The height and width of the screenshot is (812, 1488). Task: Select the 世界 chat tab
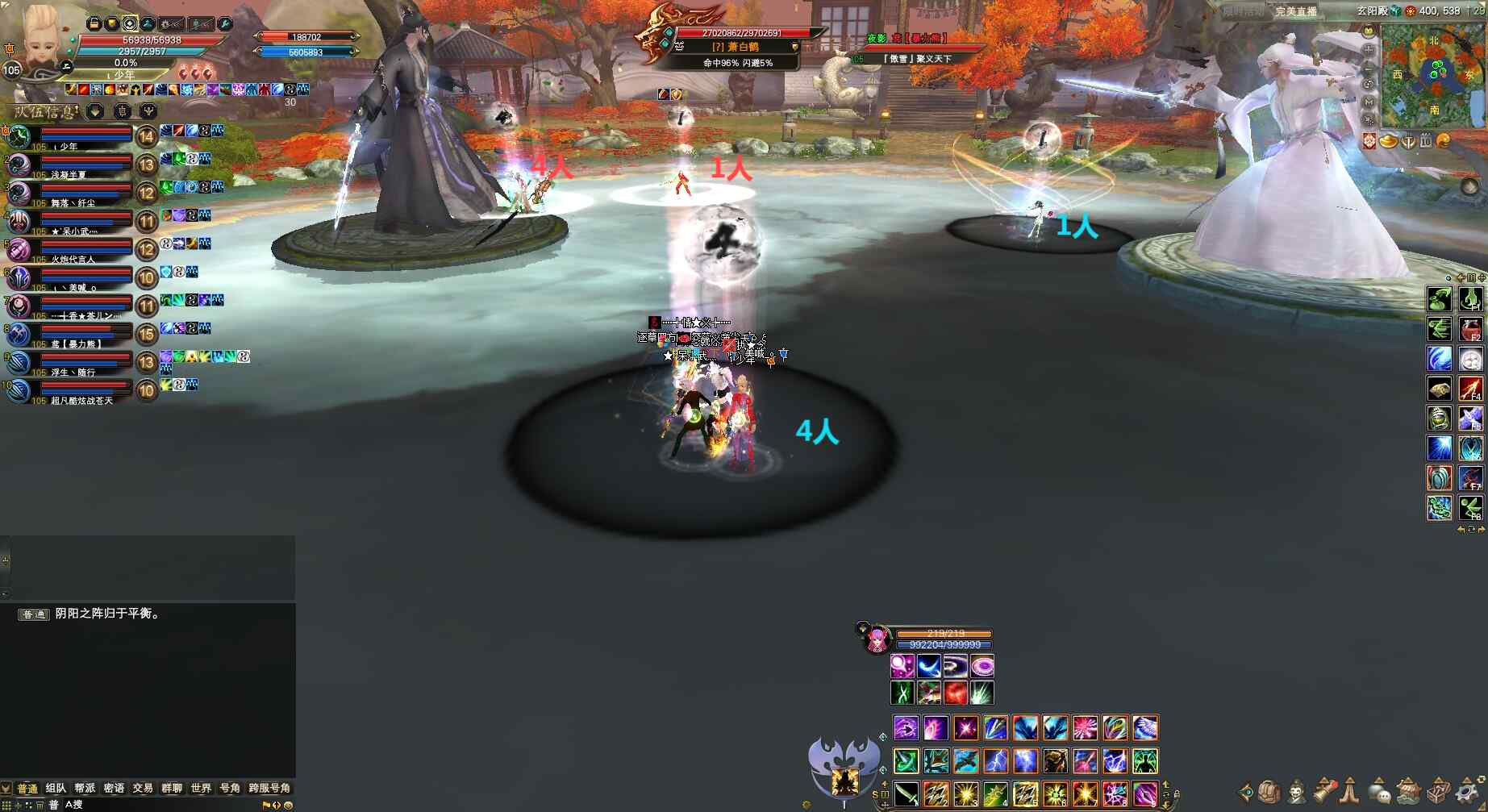201,788
